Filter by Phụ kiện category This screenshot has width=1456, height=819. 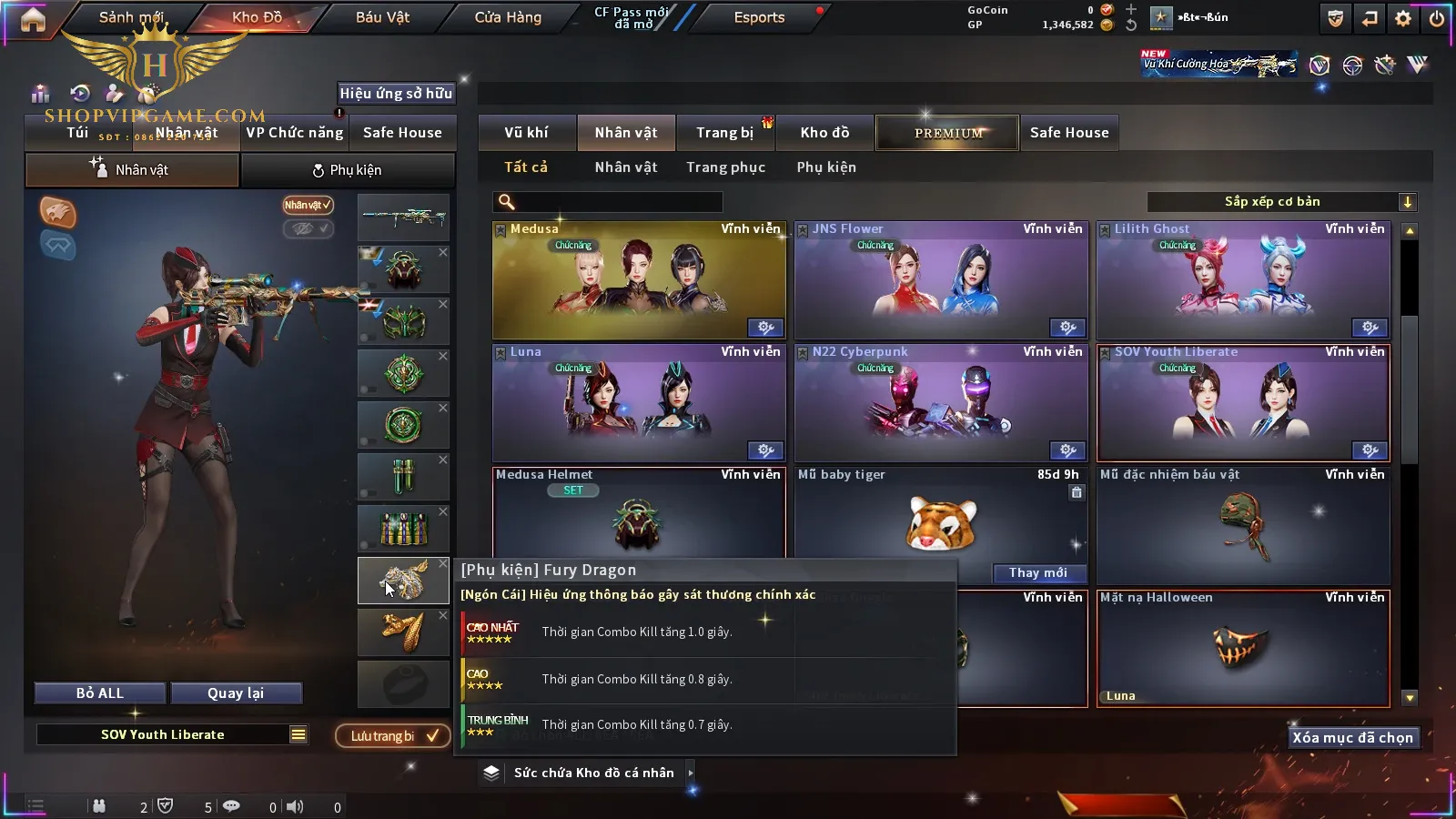(x=826, y=167)
